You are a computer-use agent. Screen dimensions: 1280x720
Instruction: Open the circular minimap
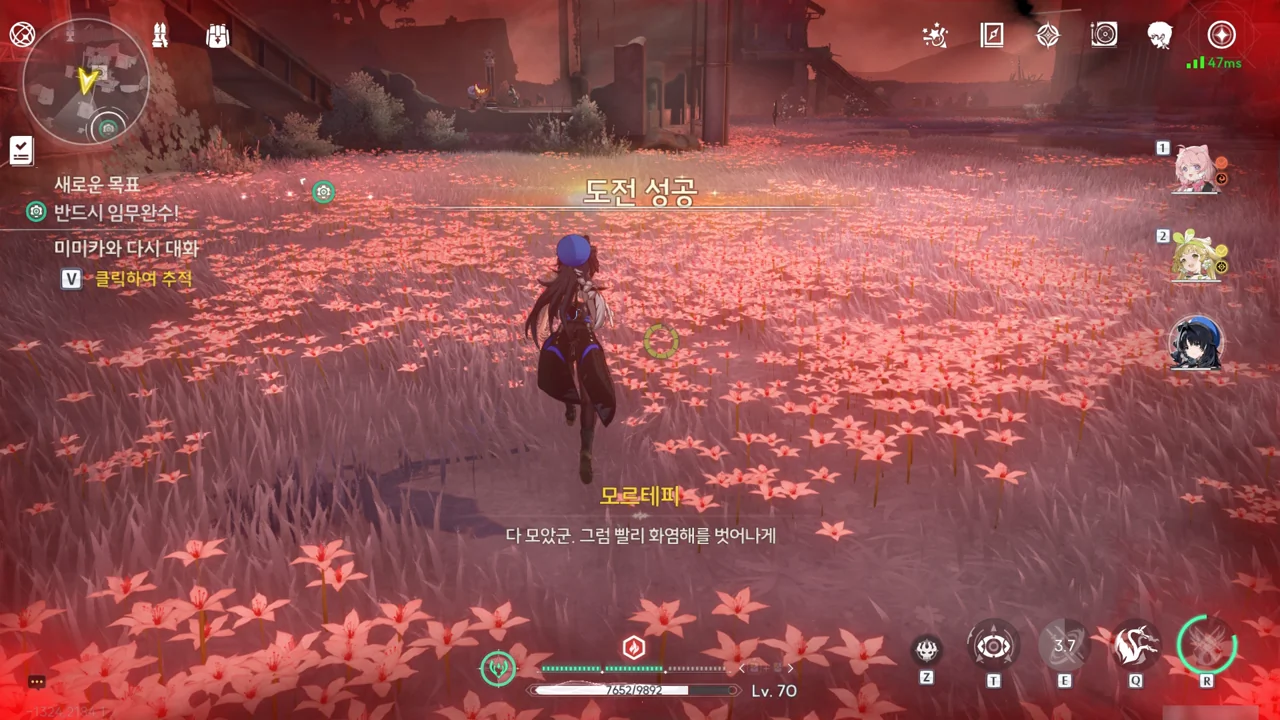coord(85,80)
